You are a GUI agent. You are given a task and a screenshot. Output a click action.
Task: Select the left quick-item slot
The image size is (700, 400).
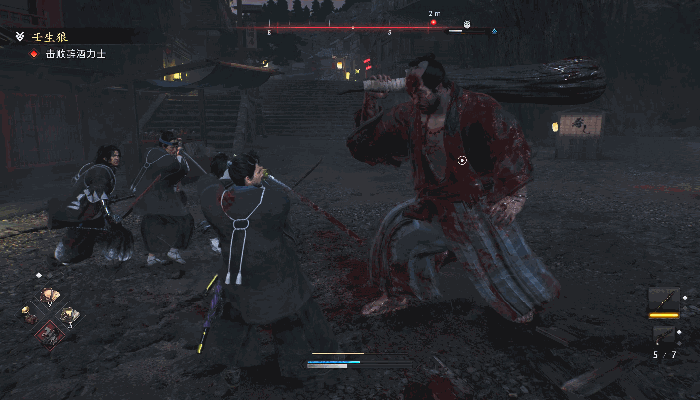(30, 317)
